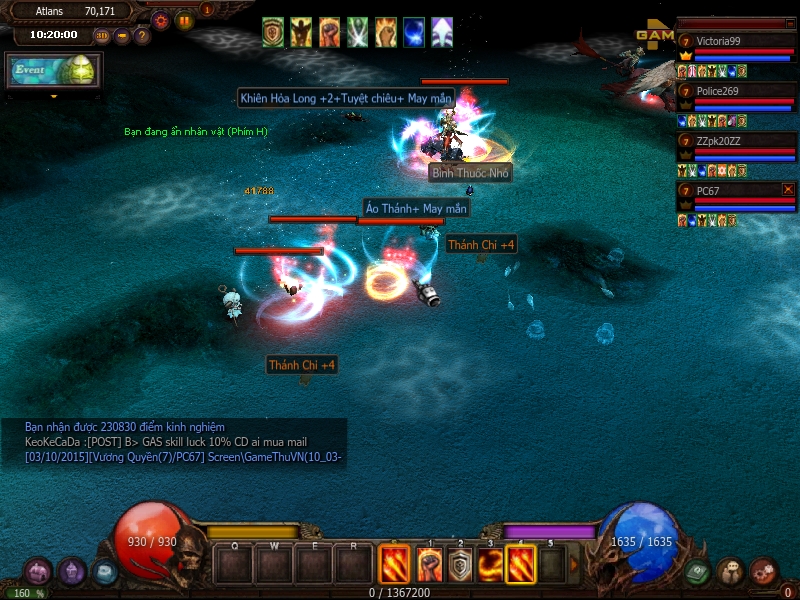Activate the raised fist skill in slot 1
This screenshot has width=800, height=600.
point(430,565)
